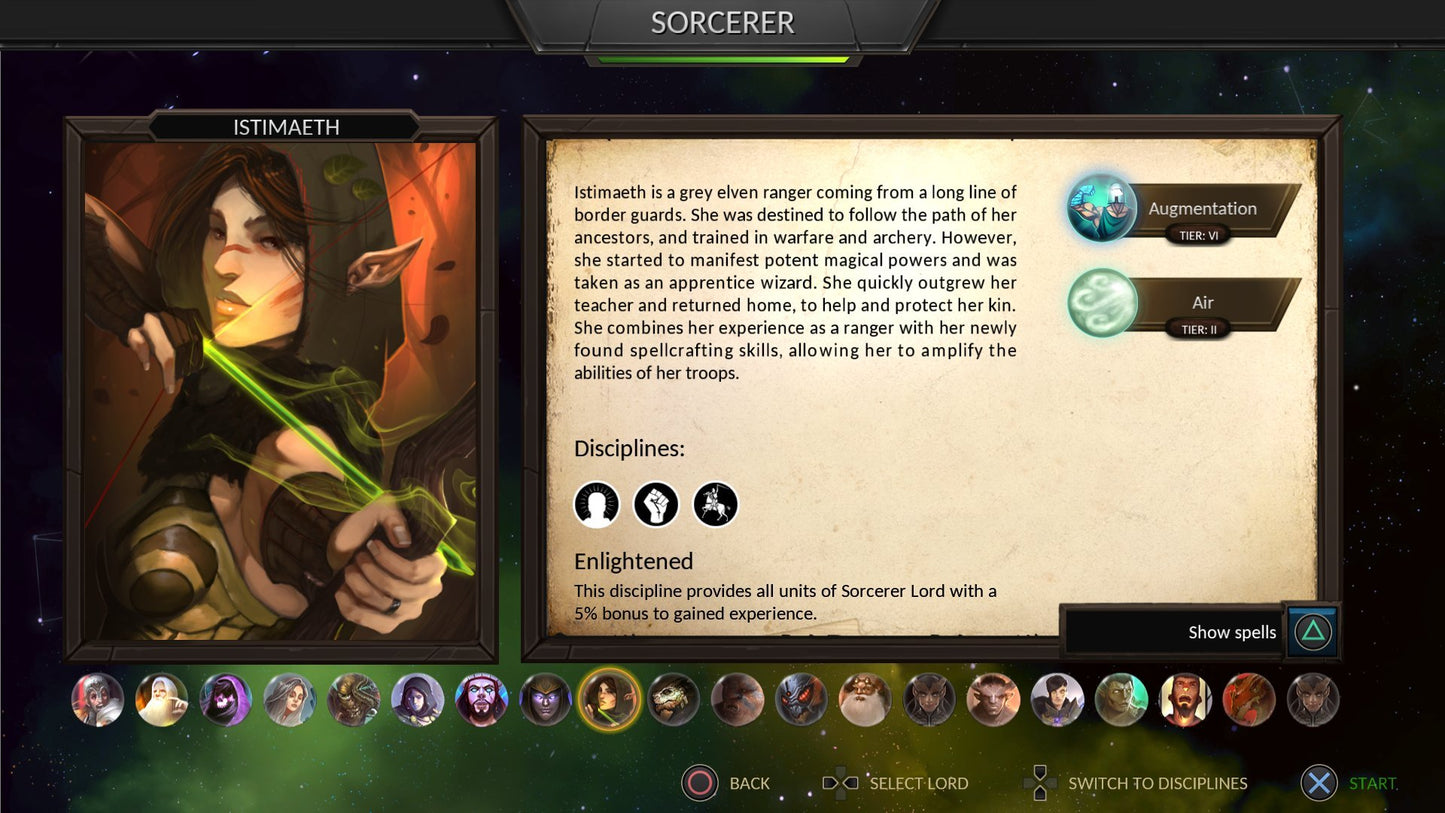Select the highlighted Istimaeth portrait
Image resolution: width=1445 pixels, height=813 pixels.
point(609,699)
